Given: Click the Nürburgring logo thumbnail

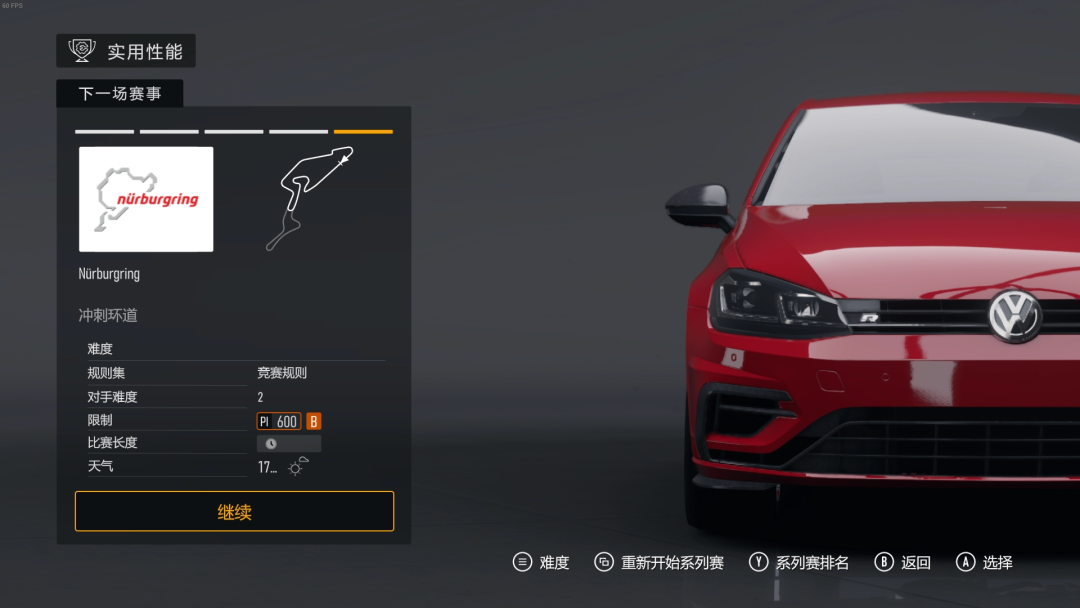Looking at the screenshot, I should click(x=146, y=199).
